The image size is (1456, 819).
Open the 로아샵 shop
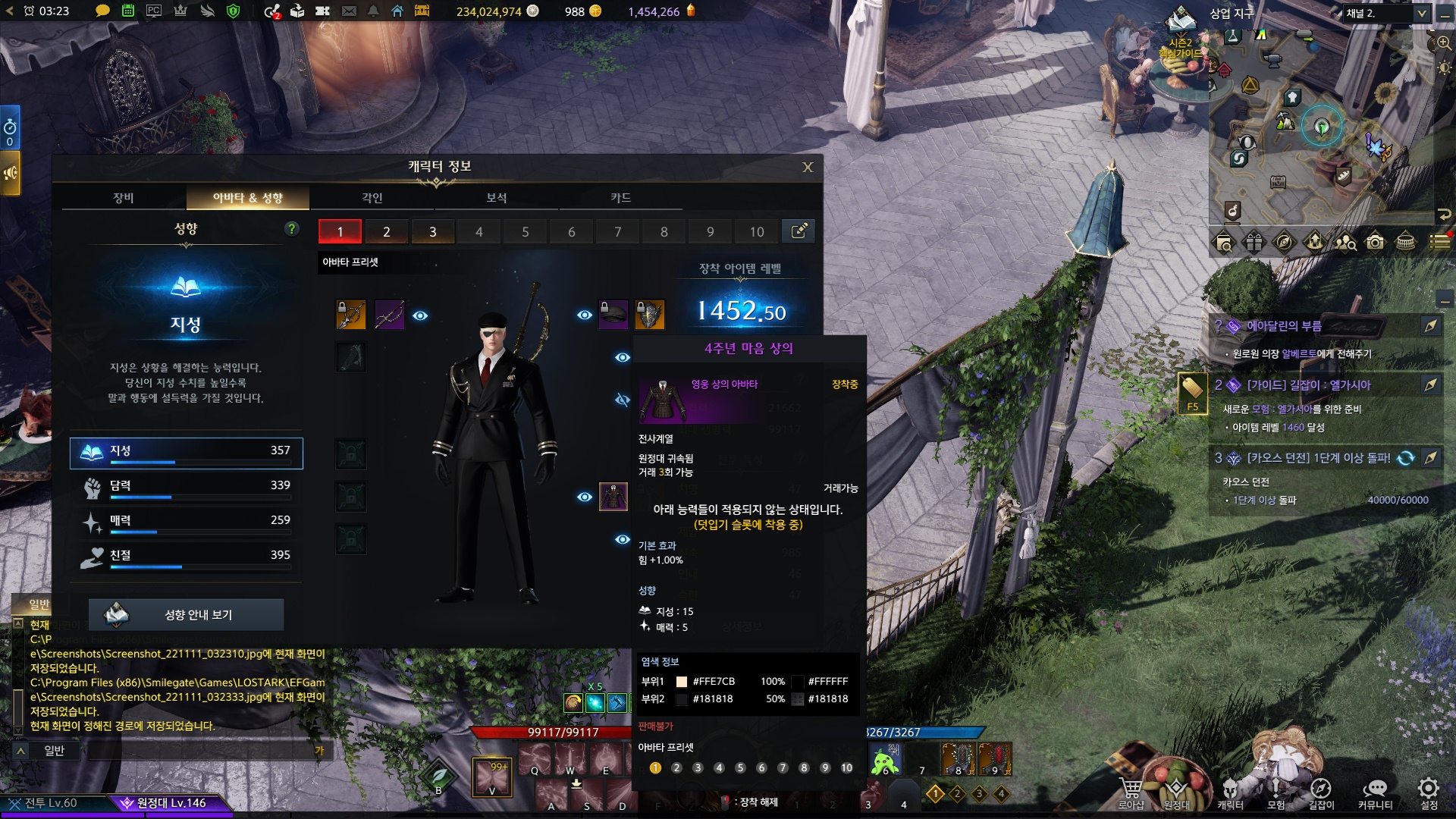click(1131, 792)
